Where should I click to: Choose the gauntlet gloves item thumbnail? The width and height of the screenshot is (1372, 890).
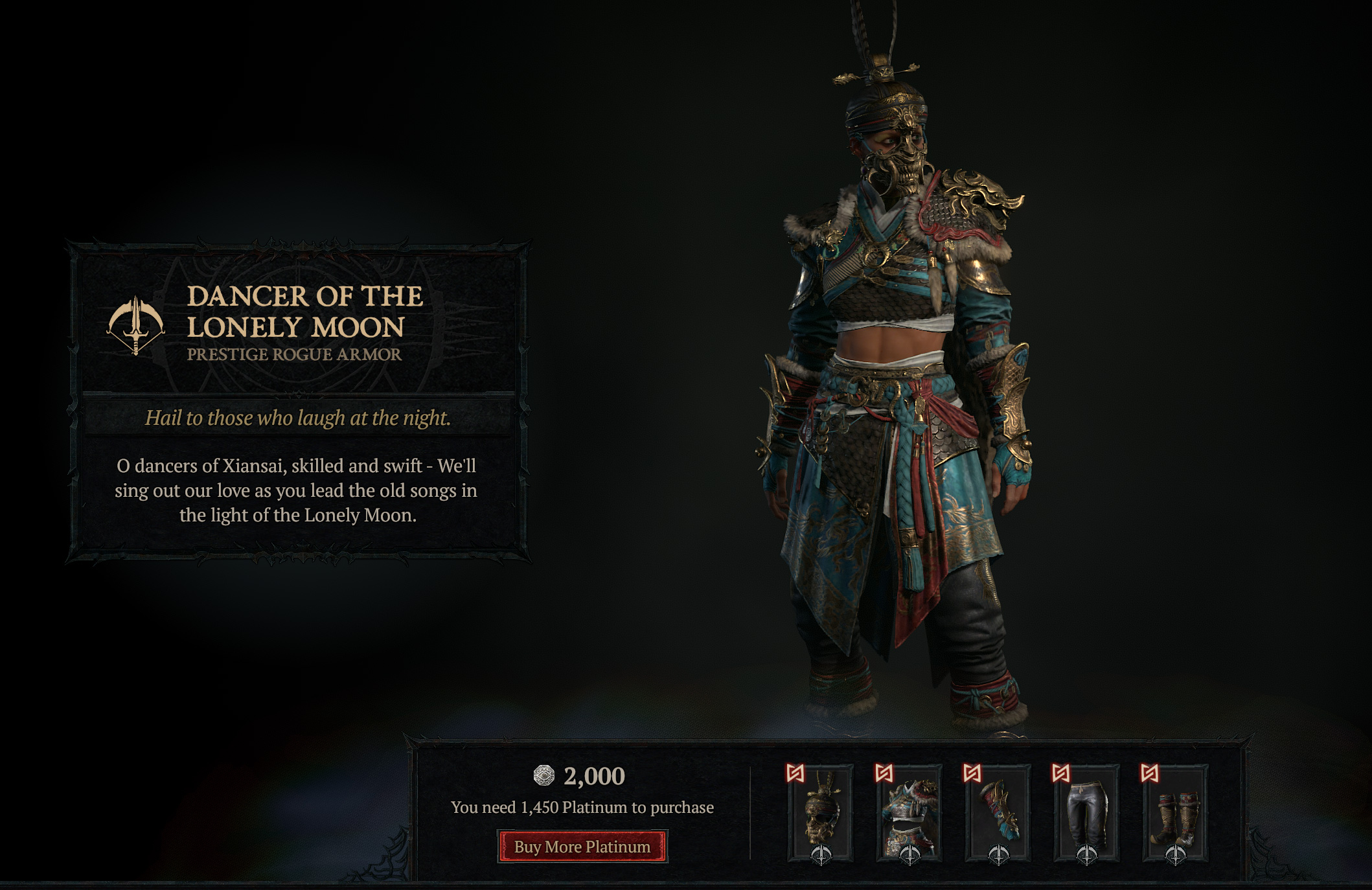pyautogui.click(x=998, y=814)
